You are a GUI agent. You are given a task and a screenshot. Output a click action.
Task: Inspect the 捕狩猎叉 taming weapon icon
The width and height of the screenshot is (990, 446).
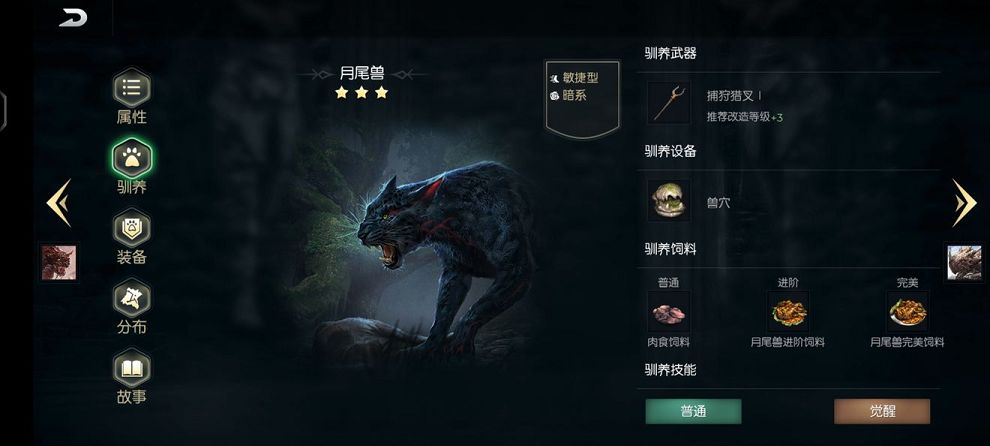tap(668, 103)
